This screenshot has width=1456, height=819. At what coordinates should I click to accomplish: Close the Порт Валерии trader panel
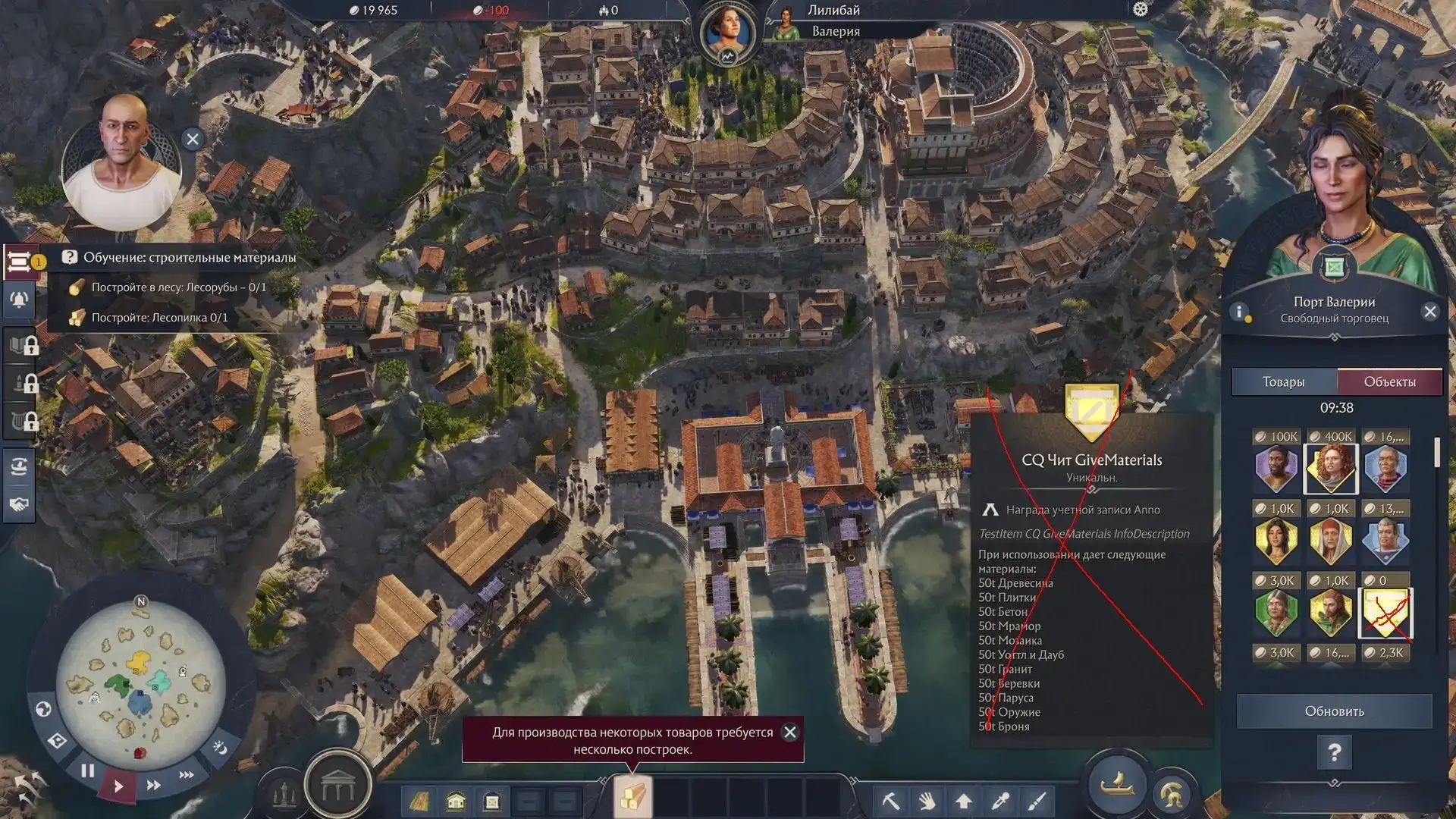pyautogui.click(x=1430, y=312)
